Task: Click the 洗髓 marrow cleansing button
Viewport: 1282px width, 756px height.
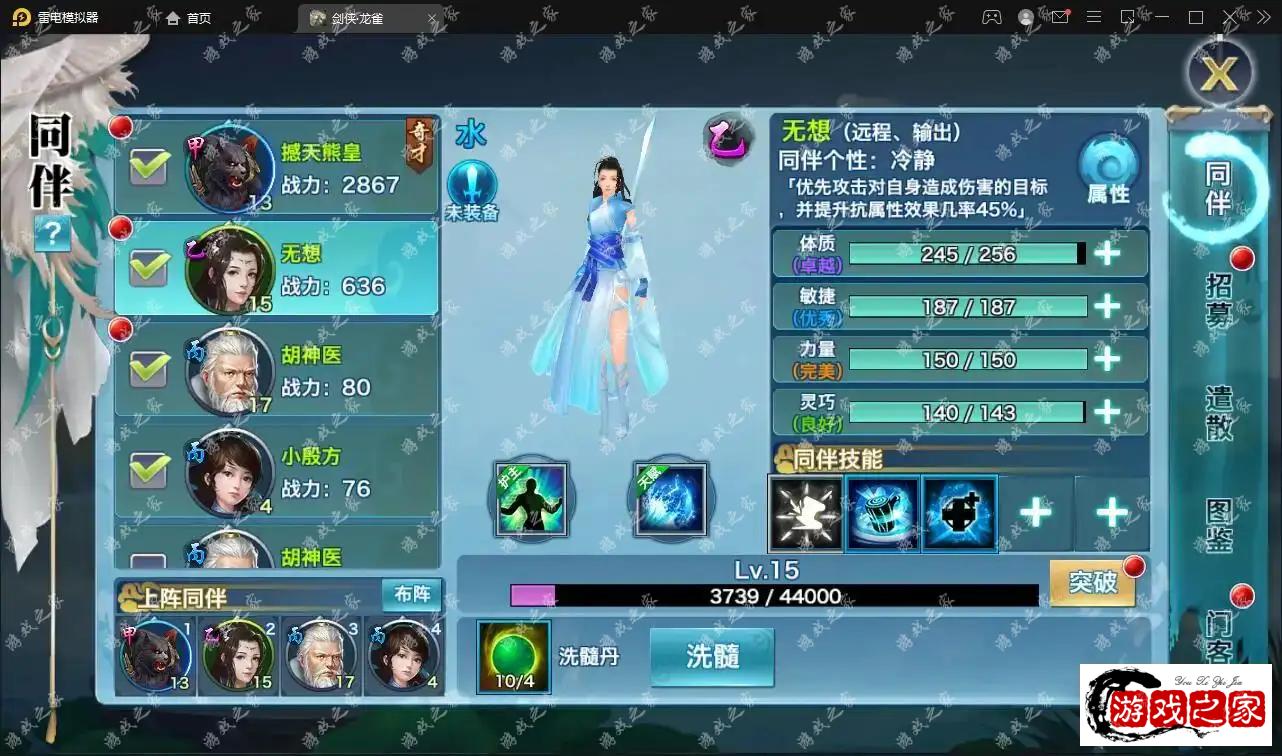Action: [711, 656]
